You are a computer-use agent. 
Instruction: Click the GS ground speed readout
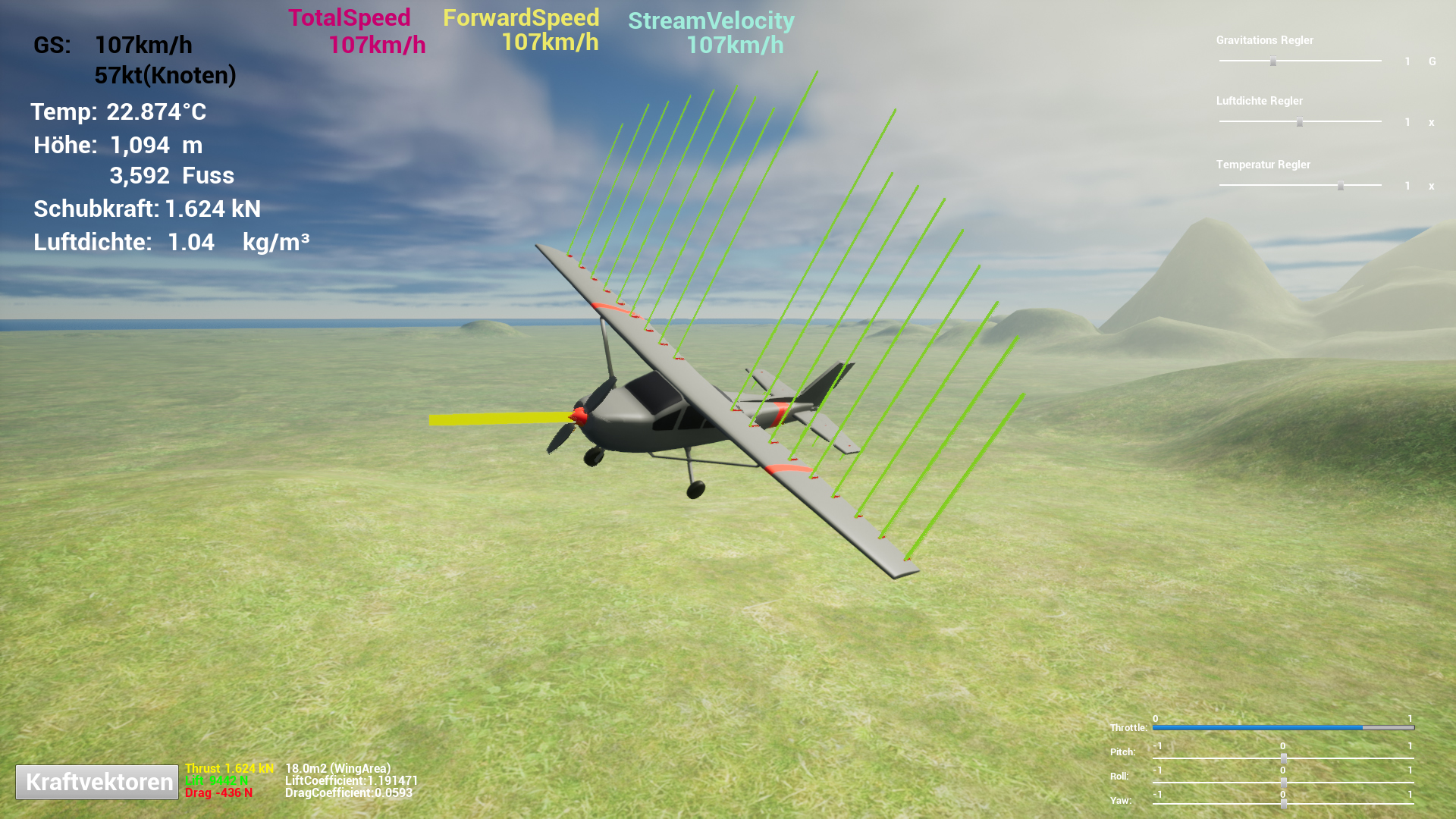click(x=114, y=45)
